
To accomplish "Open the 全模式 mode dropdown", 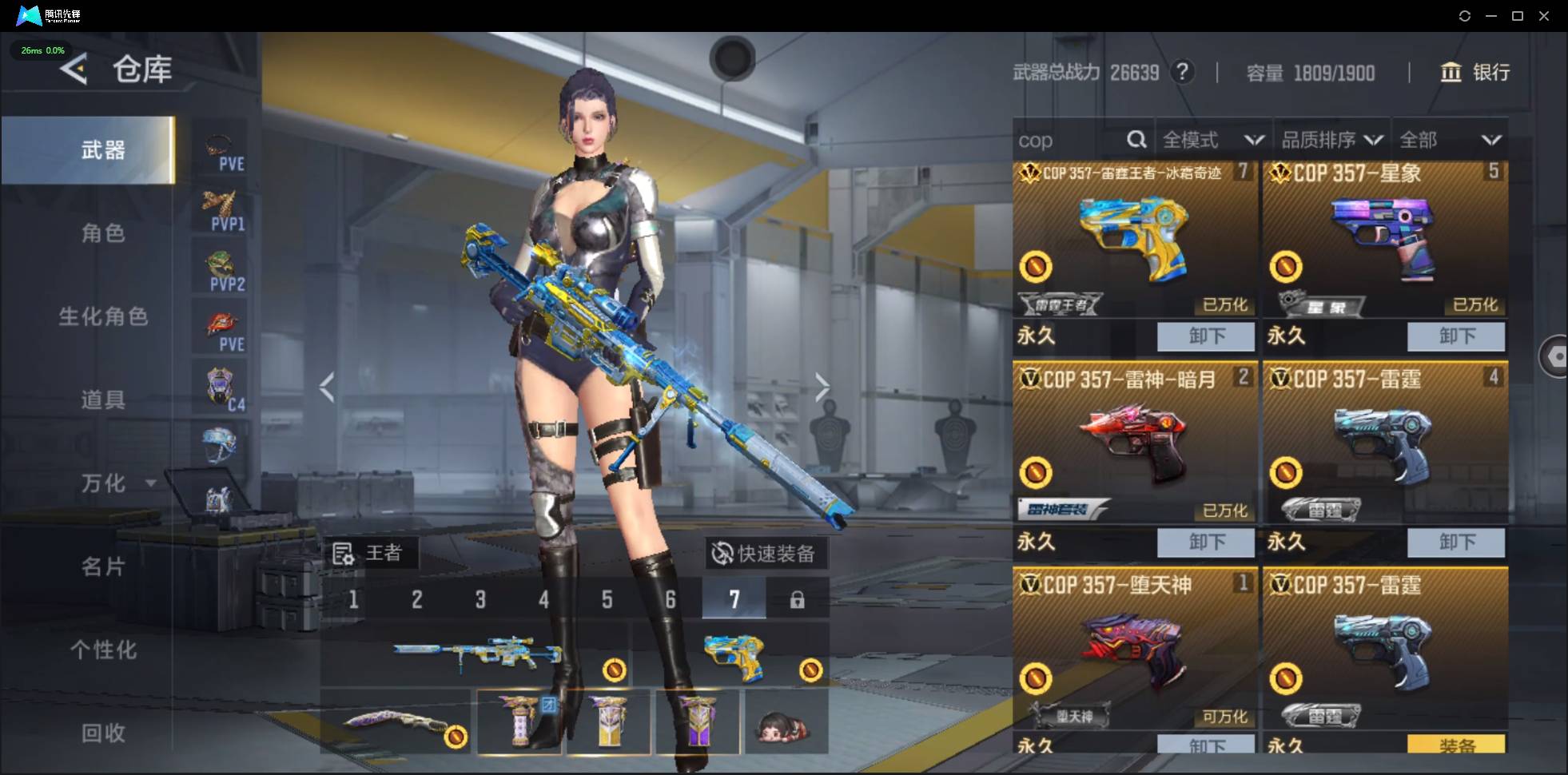I will (x=1212, y=141).
